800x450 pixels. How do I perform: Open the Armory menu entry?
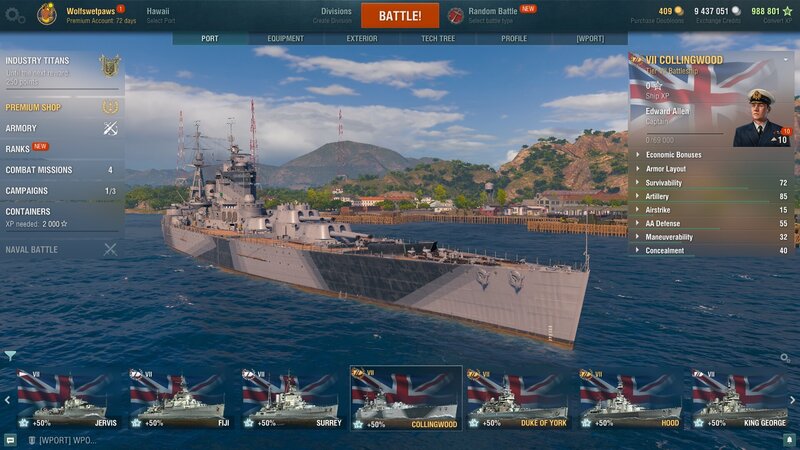(x=22, y=128)
